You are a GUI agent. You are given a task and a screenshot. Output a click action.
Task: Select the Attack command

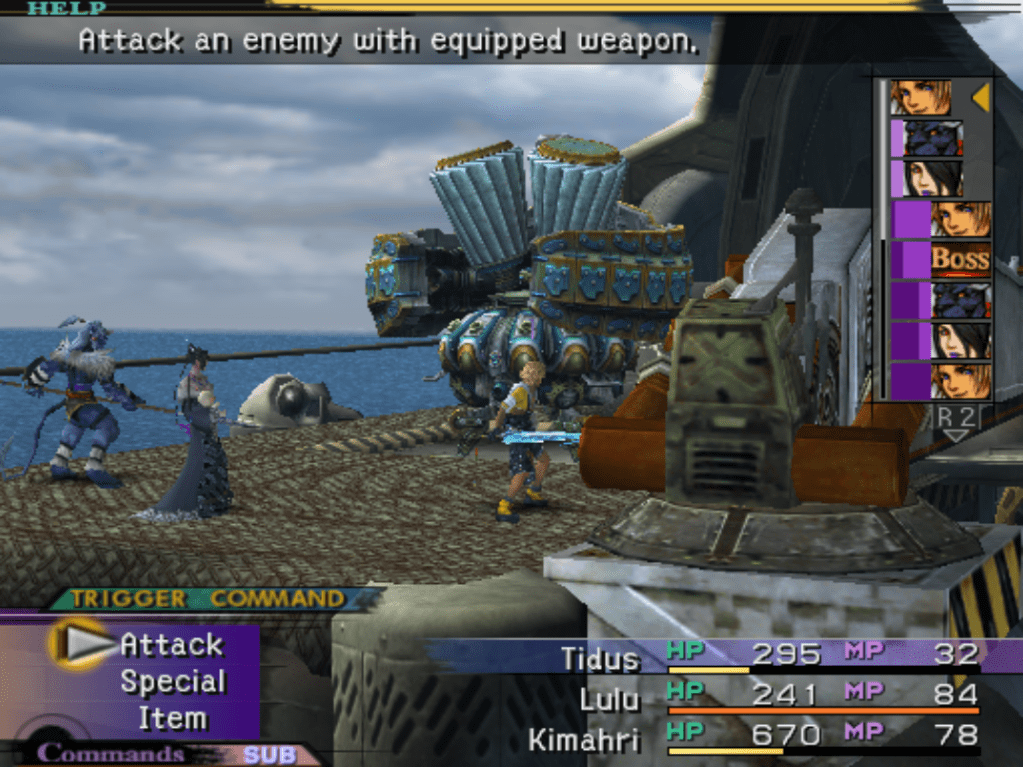[171, 645]
